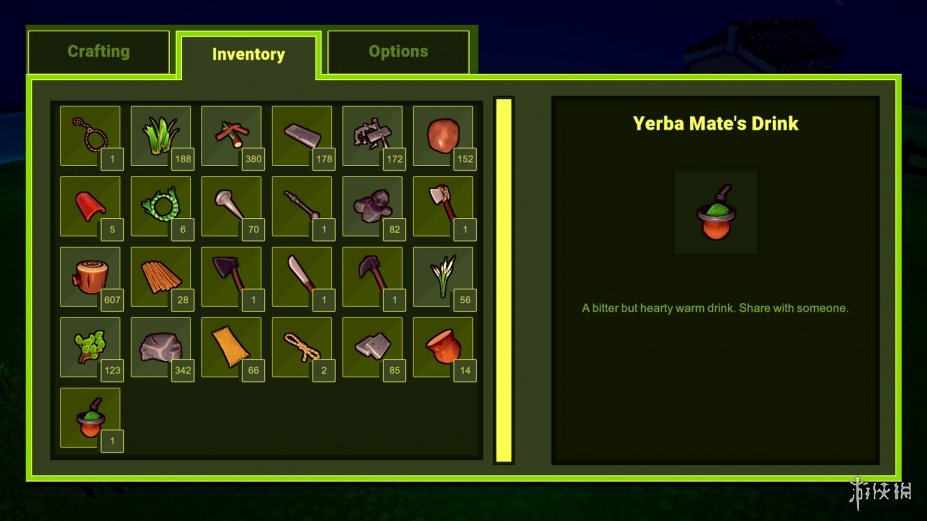Image resolution: width=927 pixels, height=521 pixels.
Task: Choose the red roof tile item
Action: pos(90,206)
